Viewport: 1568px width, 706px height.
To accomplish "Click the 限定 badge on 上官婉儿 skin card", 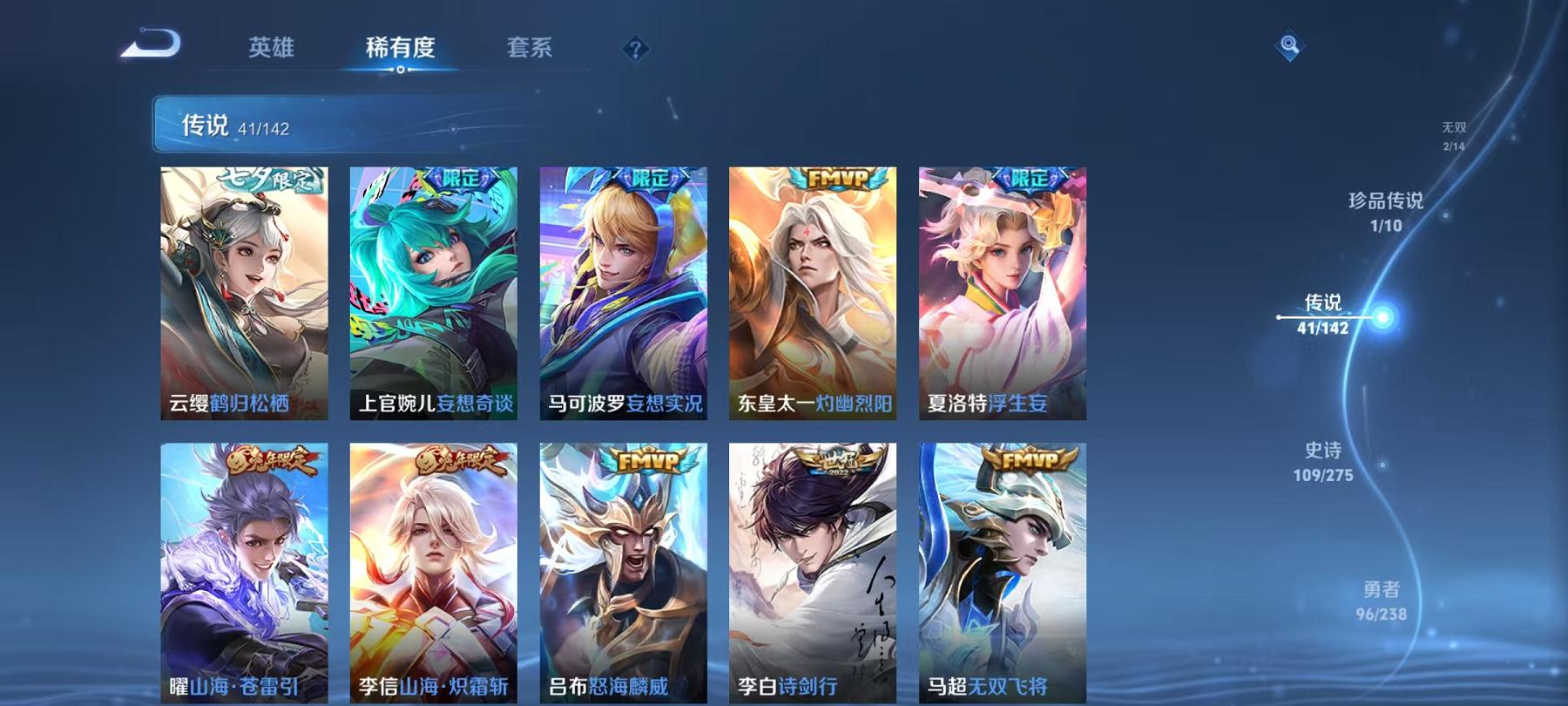I will click(459, 180).
